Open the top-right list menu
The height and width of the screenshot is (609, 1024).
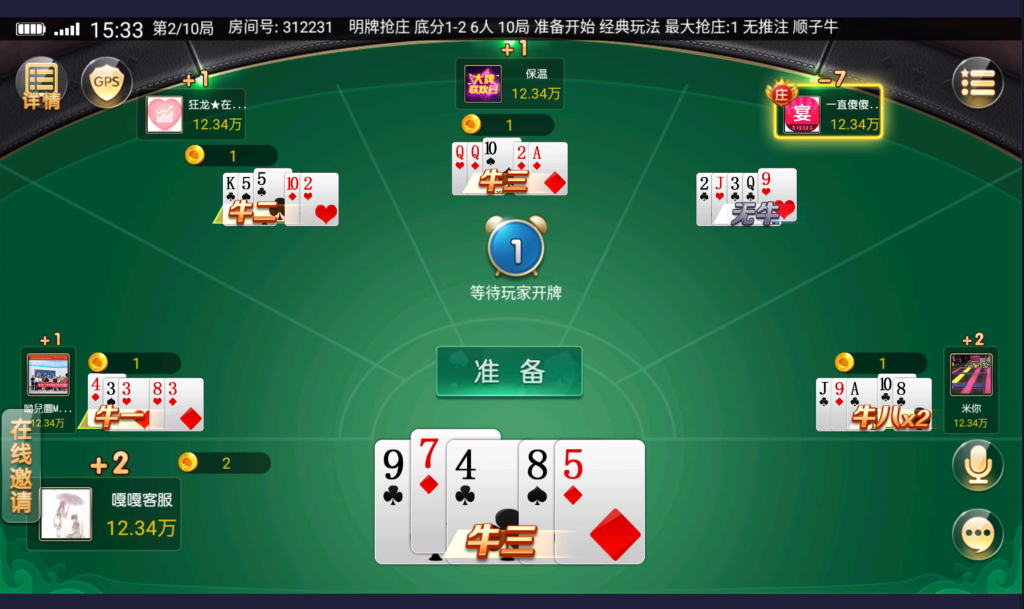tap(977, 83)
